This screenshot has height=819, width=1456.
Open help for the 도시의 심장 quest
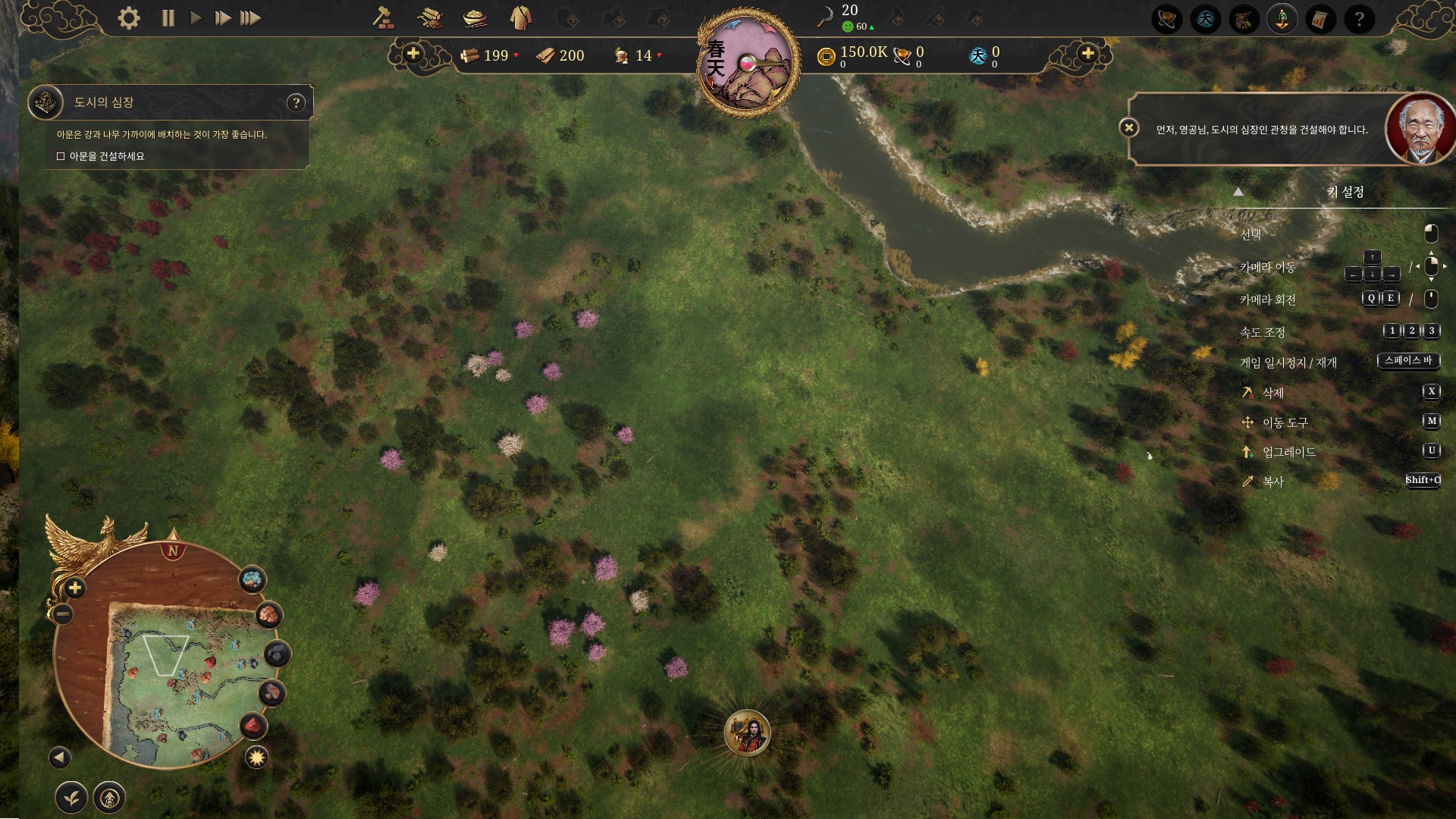(x=297, y=102)
